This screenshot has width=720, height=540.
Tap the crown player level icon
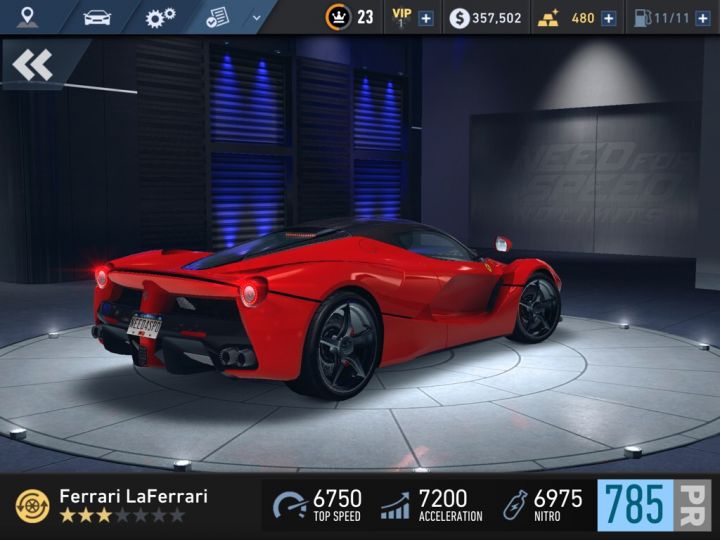click(339, 17)
